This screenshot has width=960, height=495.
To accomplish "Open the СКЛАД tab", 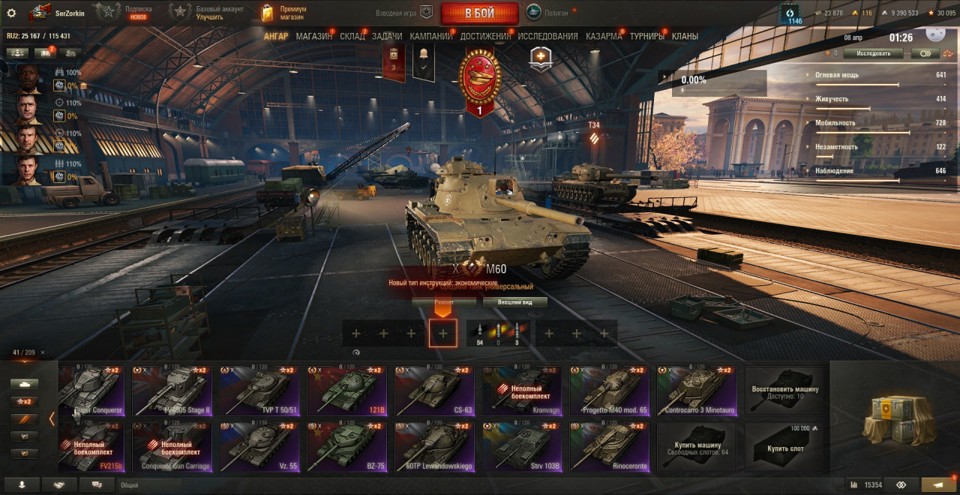I will 352,36.
